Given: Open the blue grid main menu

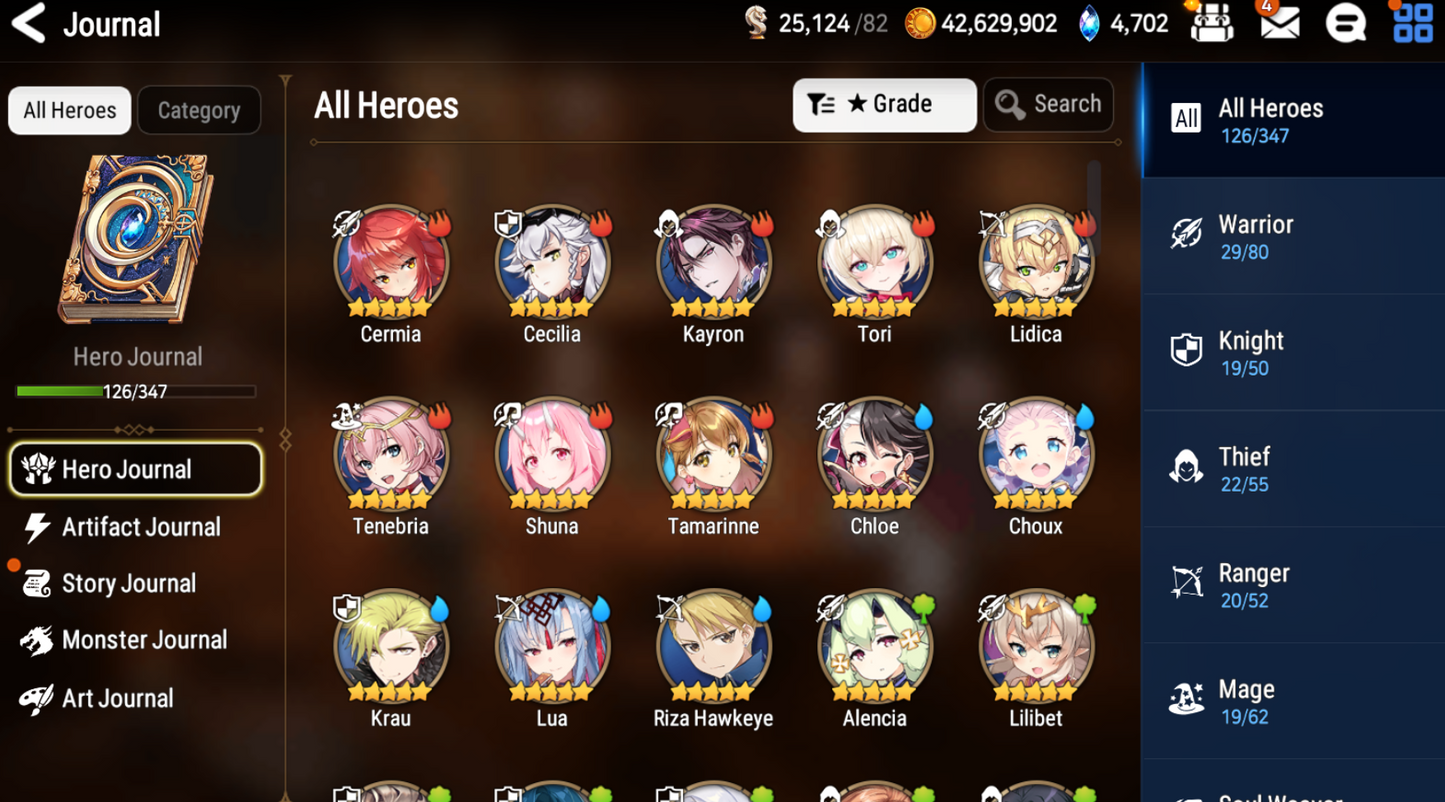Looking at the screenshot, I should (x=1413, y=23).
